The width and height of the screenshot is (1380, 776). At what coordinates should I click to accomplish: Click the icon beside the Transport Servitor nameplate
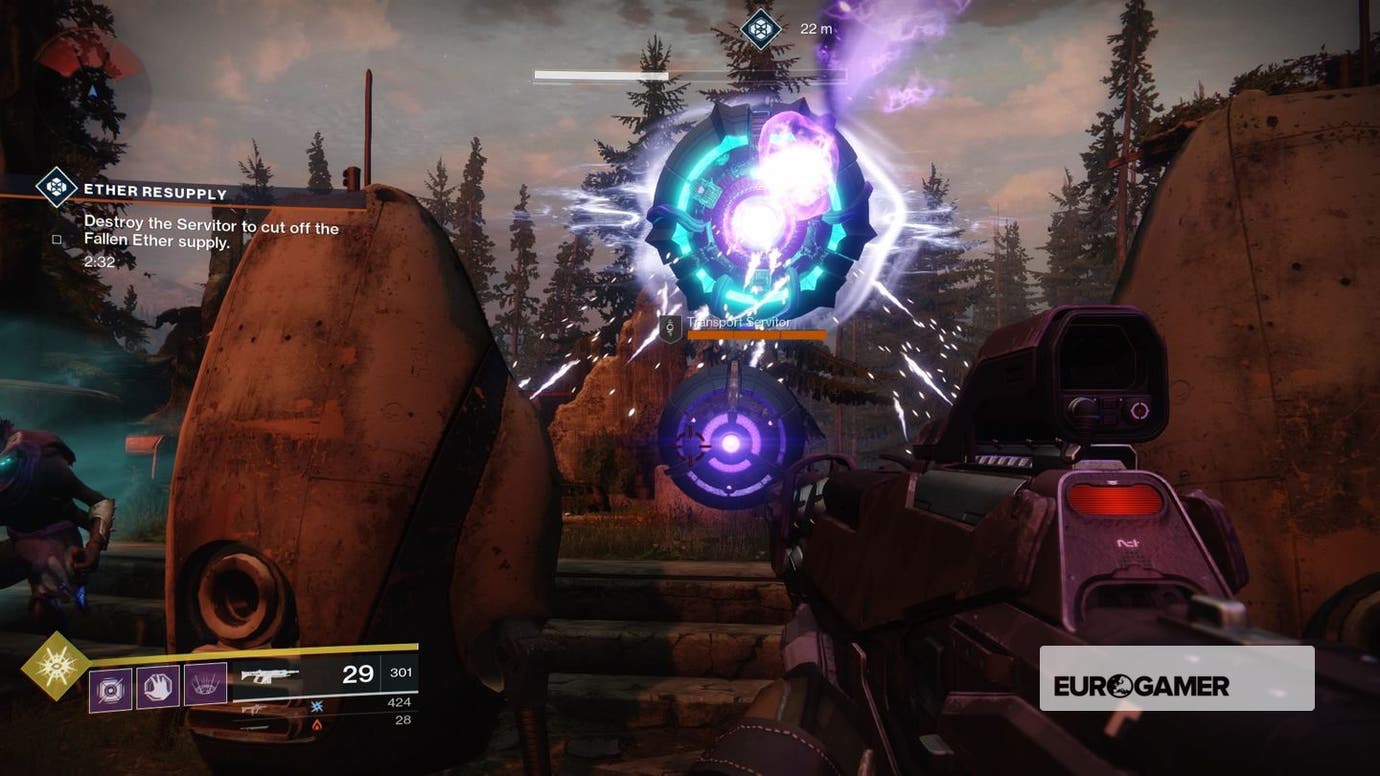[670, 326]
